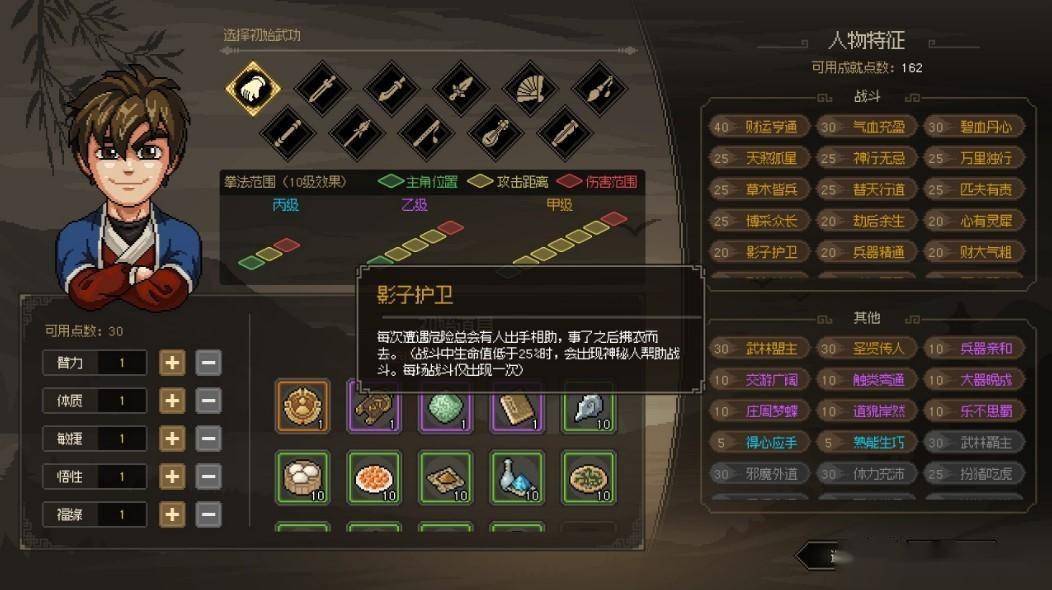Choose the blue potion bottle item
This screenshot has height=590, width=1052.
coord(517,476)
